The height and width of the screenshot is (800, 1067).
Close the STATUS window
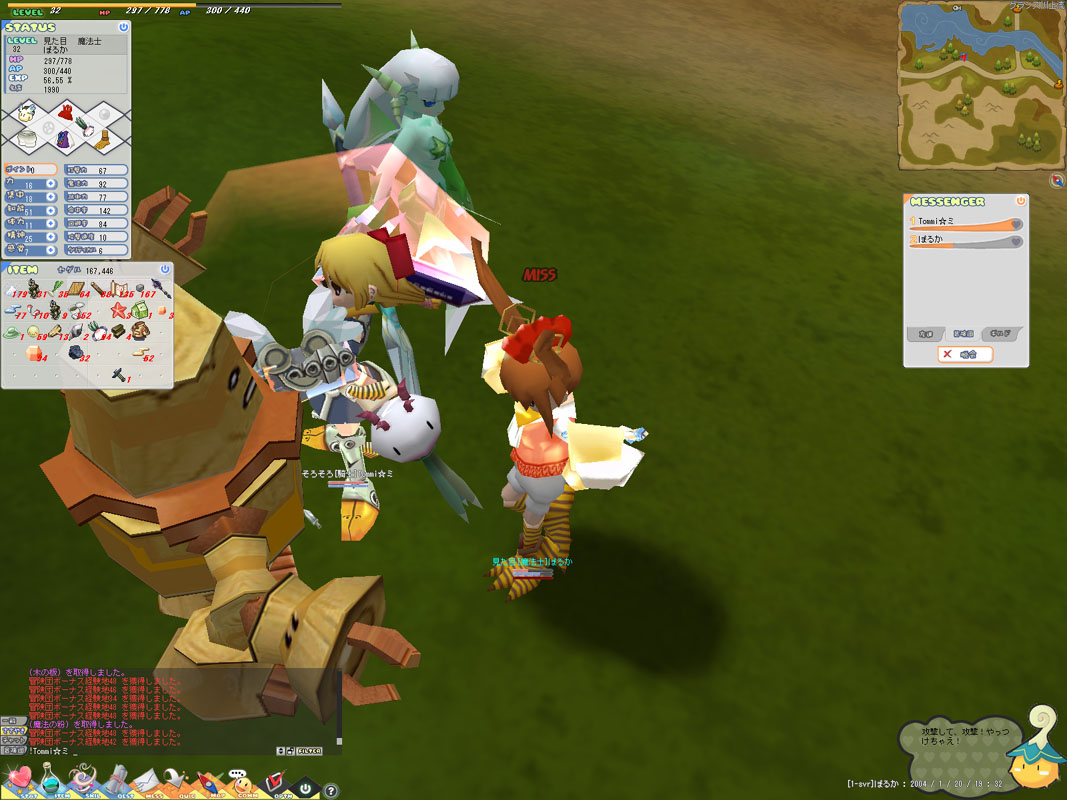click(x=123, y=28)
